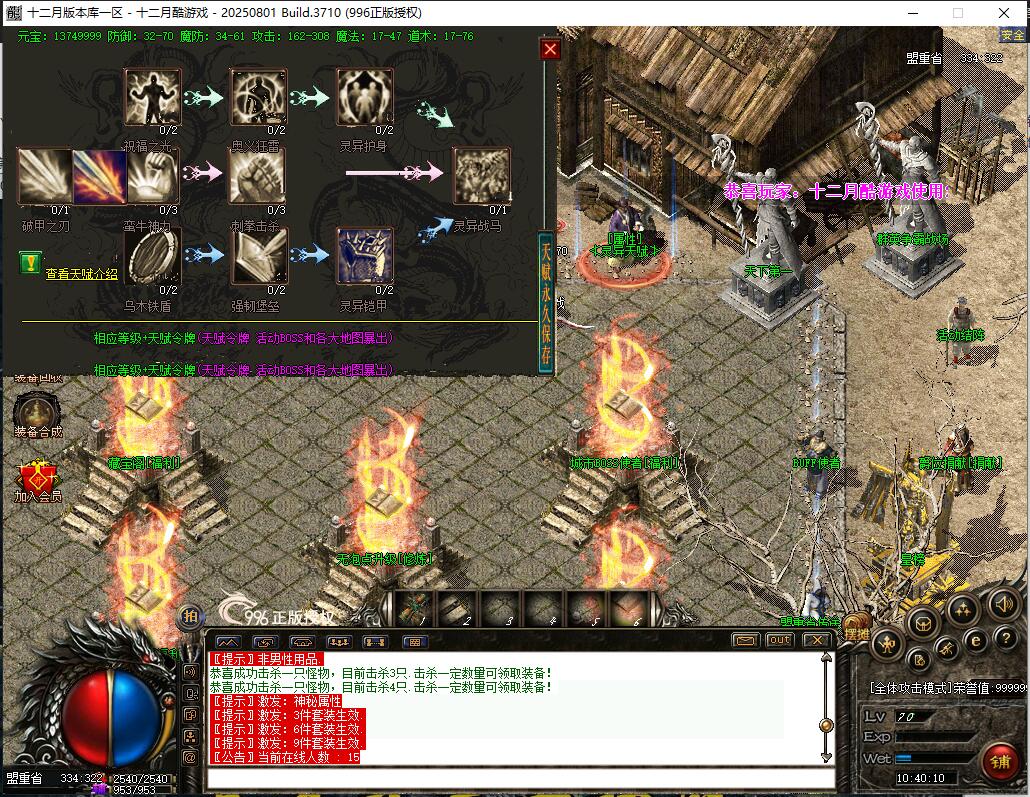The width and height of the screenshot is (1030, 797).
Task: Choose the 奥义狂雷 talent icon
Action: (258, 97)
